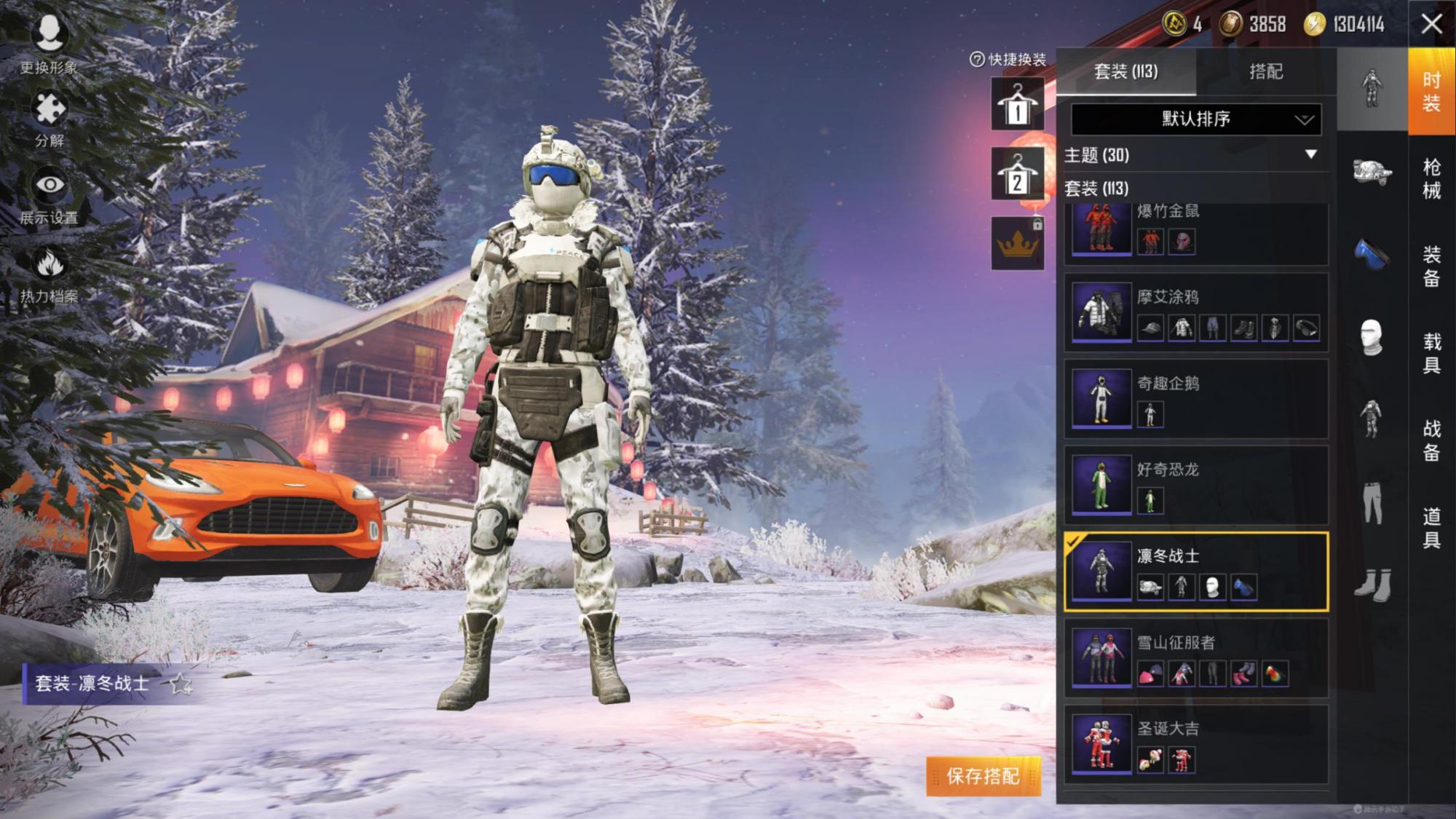1456x819 pixels.
Task: Pick the 好奇恐龙 outfit
Action: 1195,485
